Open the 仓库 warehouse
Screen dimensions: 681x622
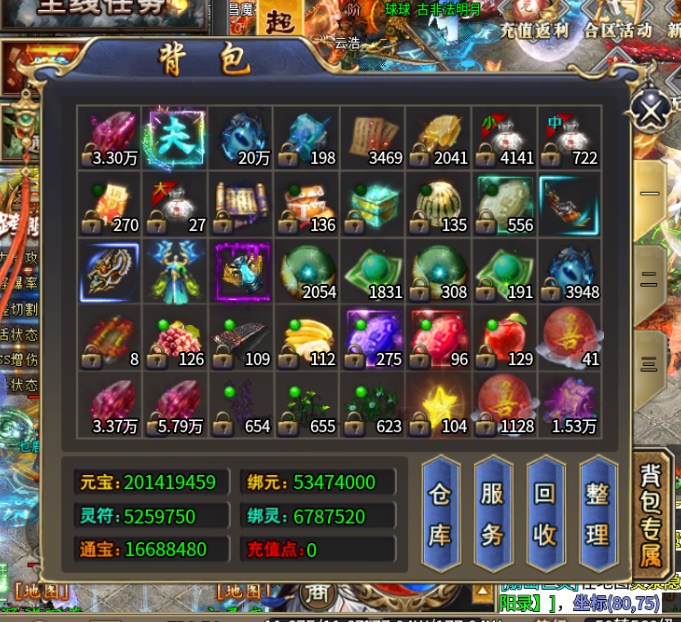coord(440,514)
